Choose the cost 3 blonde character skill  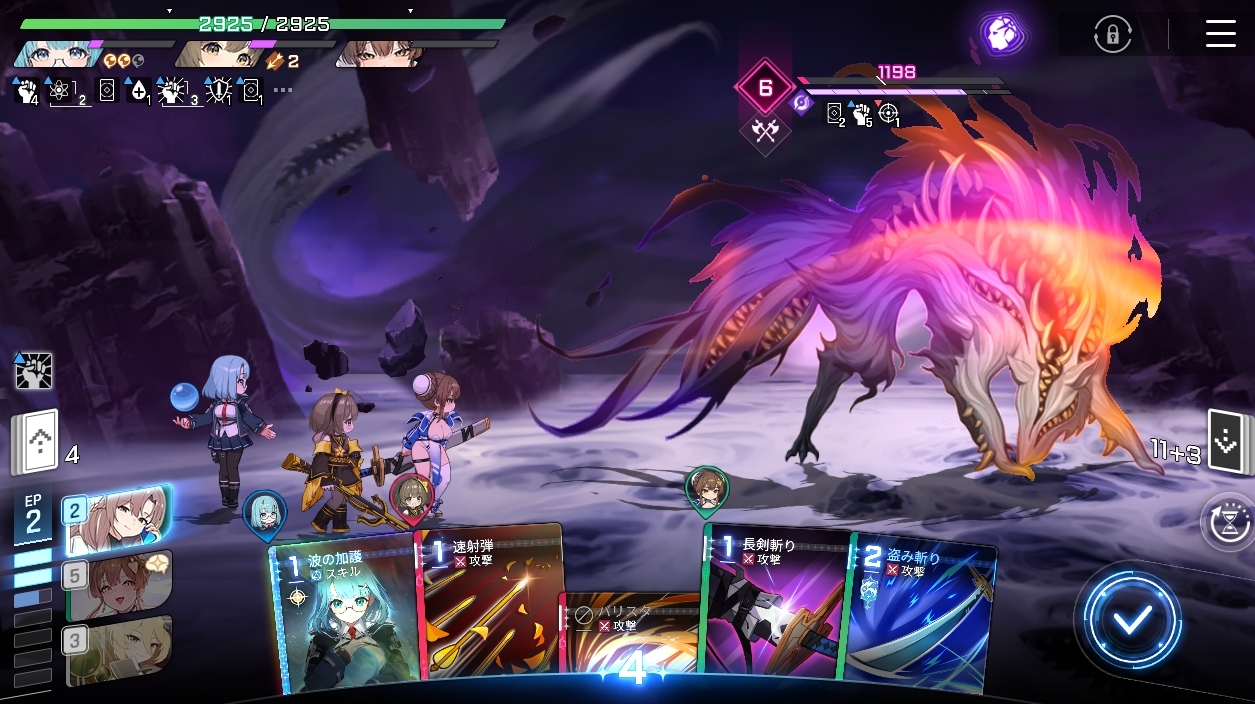tap(118, 649)
